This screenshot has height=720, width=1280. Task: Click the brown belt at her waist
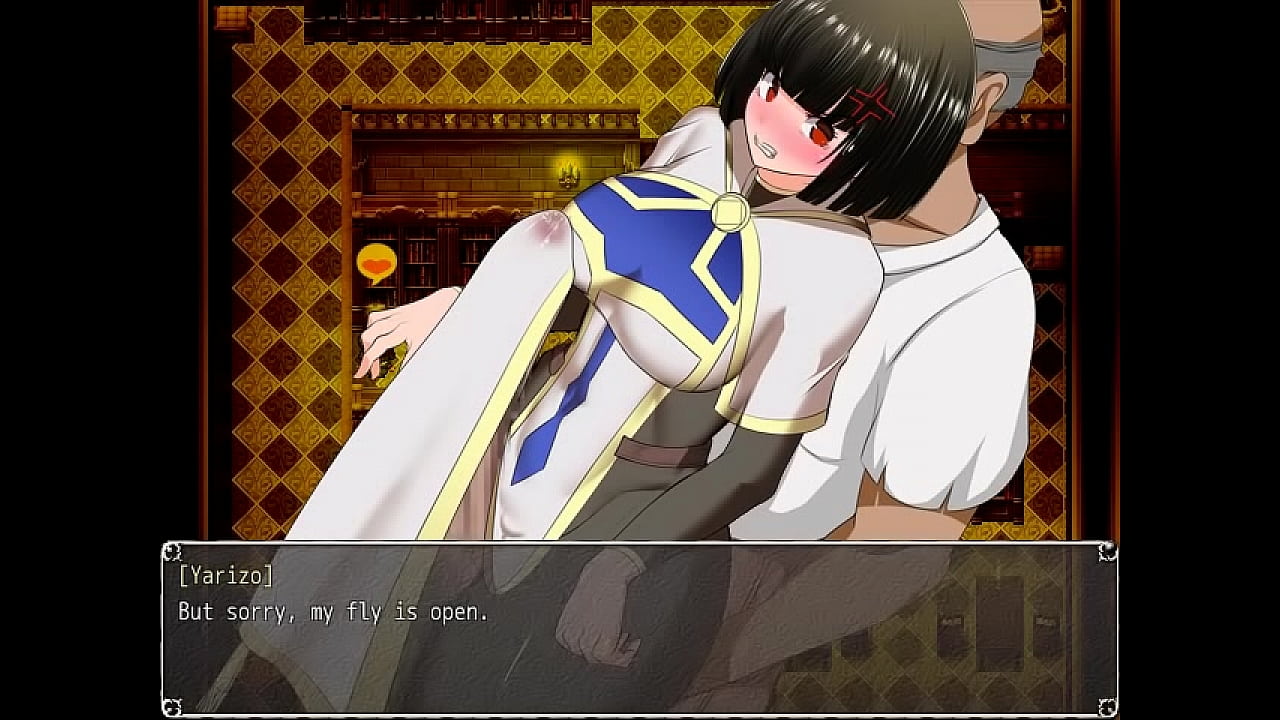point(650,453)
